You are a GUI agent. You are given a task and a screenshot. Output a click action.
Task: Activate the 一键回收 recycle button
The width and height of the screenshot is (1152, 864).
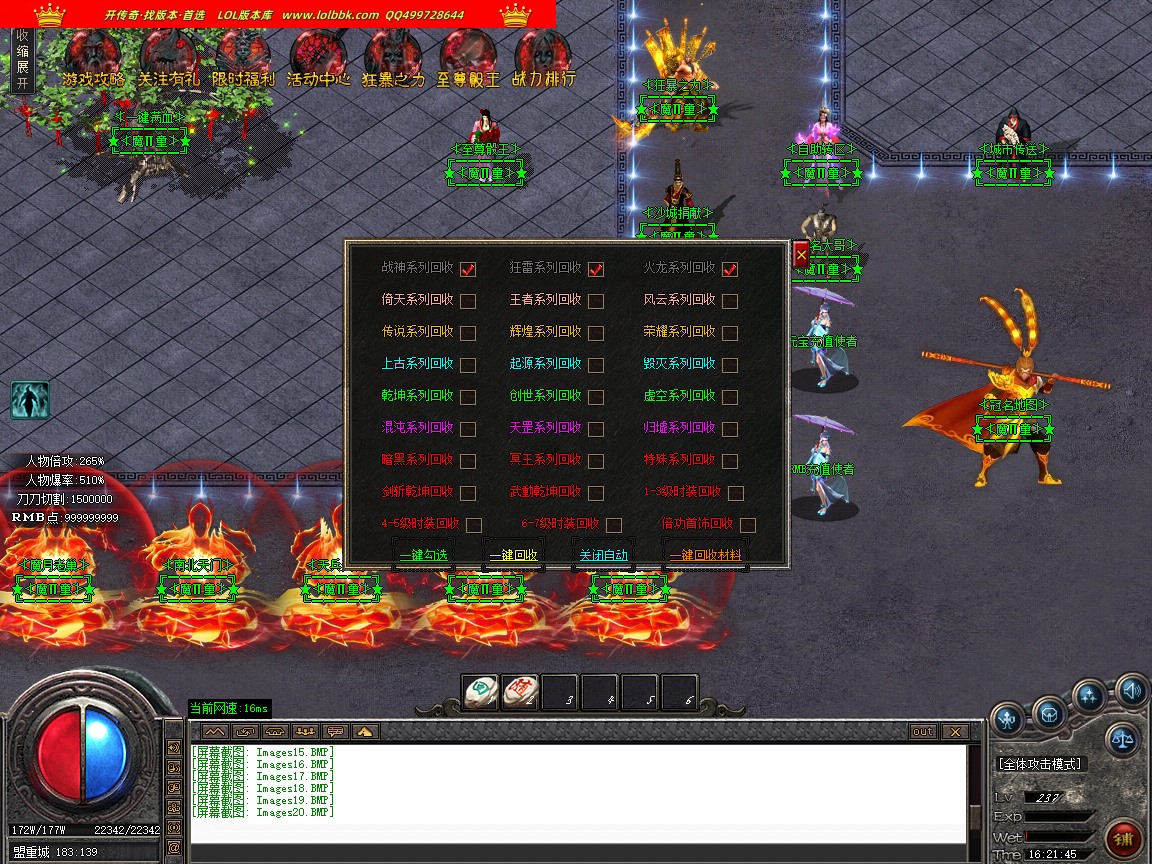513,555
